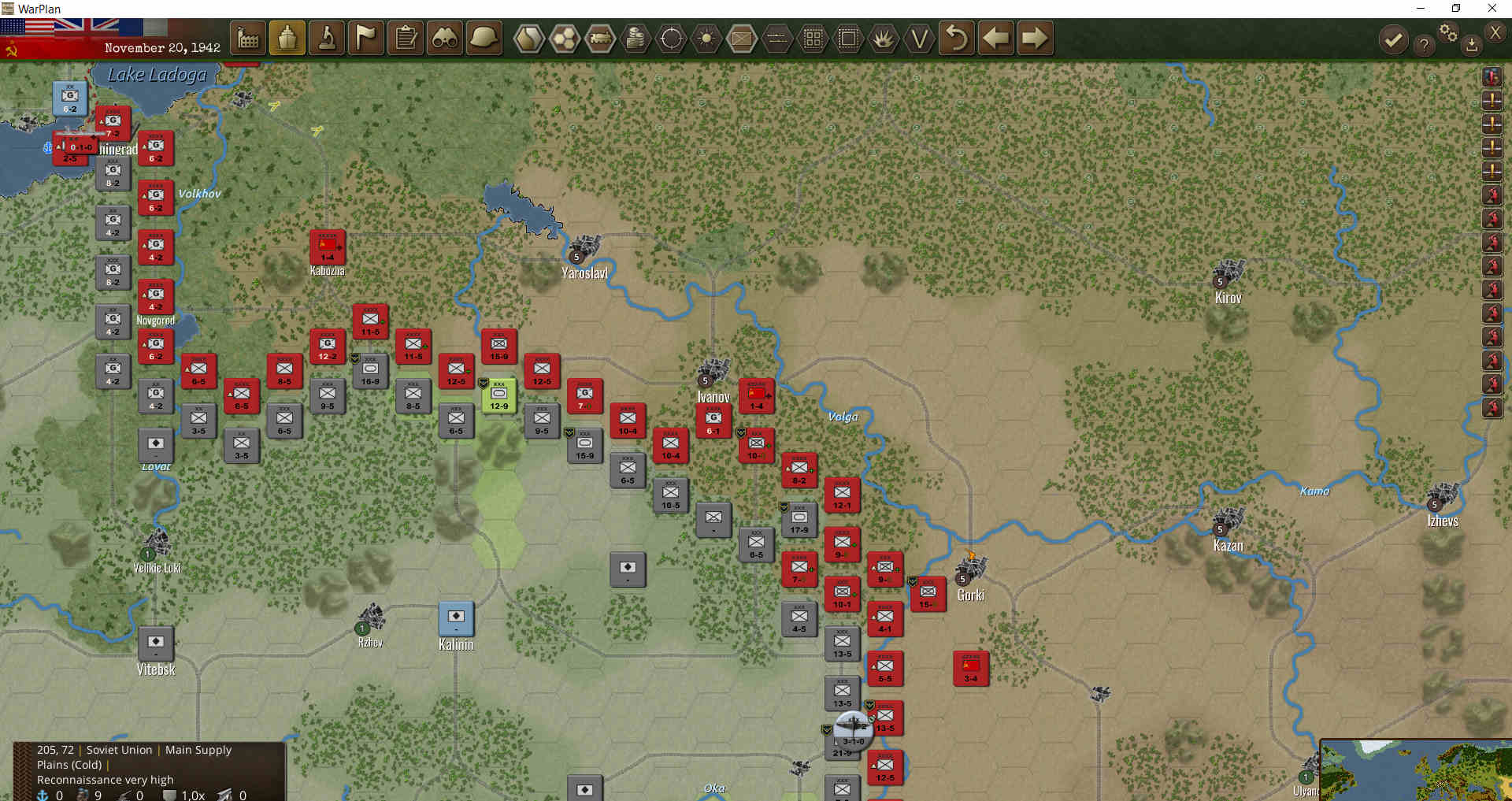This screenshot has width=1512, height=801.
Task: Open the objectives flag screen
Action: pos(364,38)
